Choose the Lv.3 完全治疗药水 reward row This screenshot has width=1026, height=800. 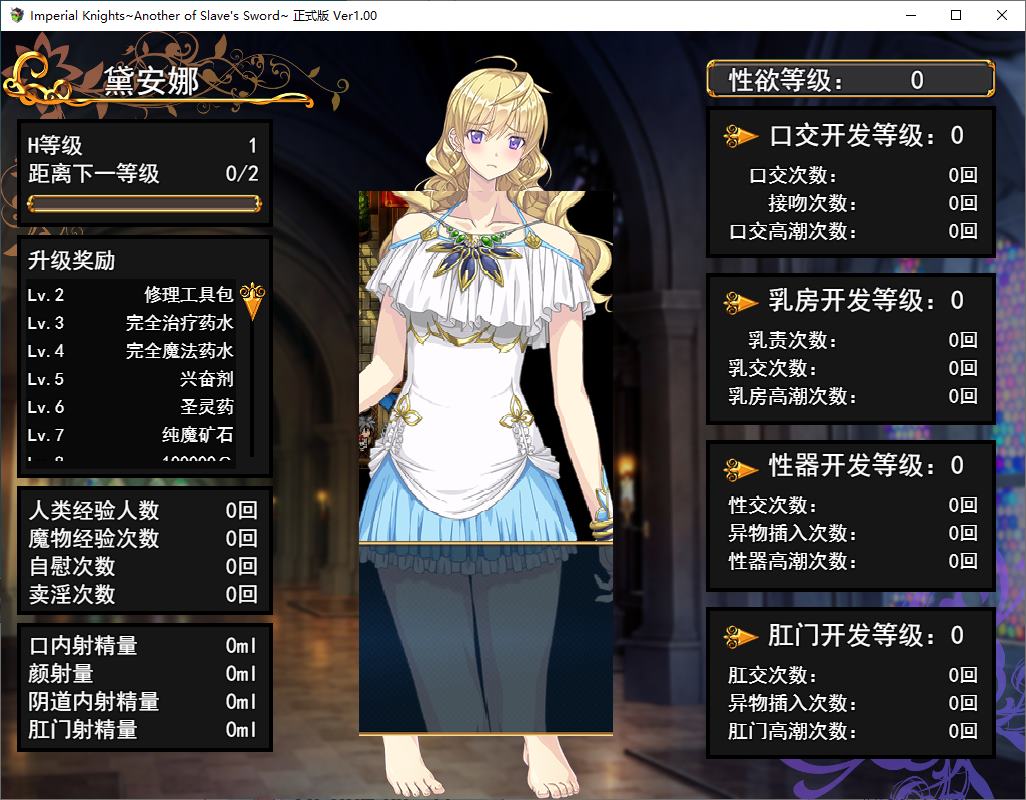click(x=130, y=323)
